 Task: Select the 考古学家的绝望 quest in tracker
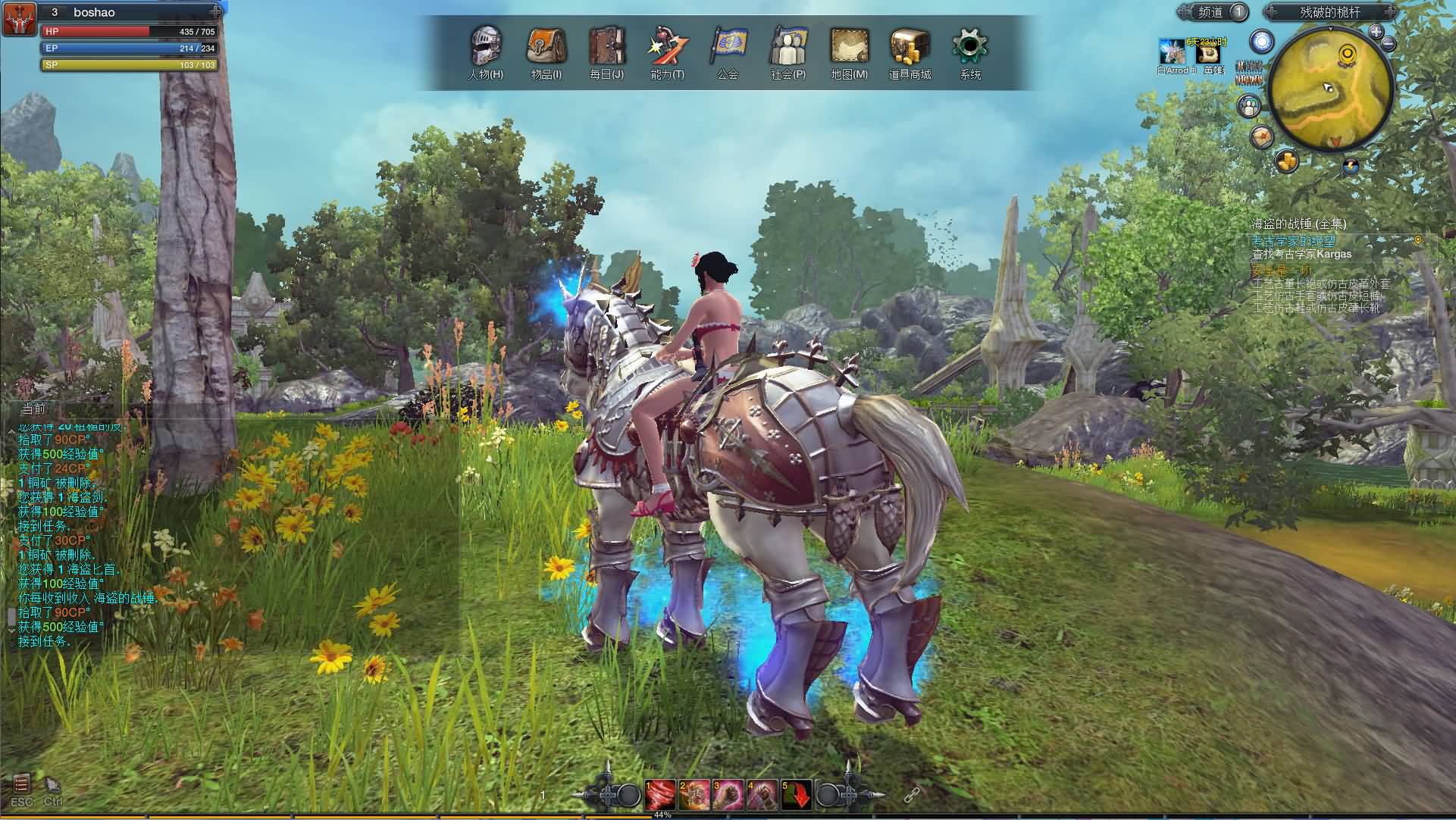click(x=1292, y=240)
